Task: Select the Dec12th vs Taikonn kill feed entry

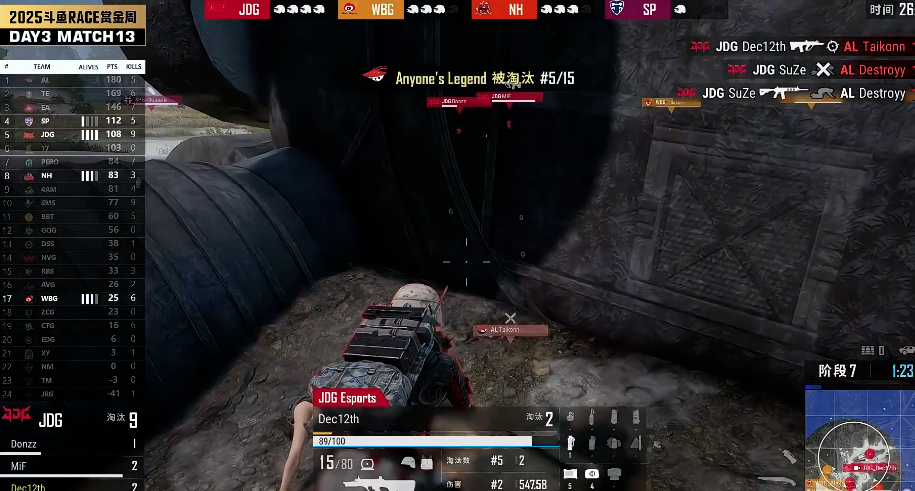Action: click(x=797, y=47)
